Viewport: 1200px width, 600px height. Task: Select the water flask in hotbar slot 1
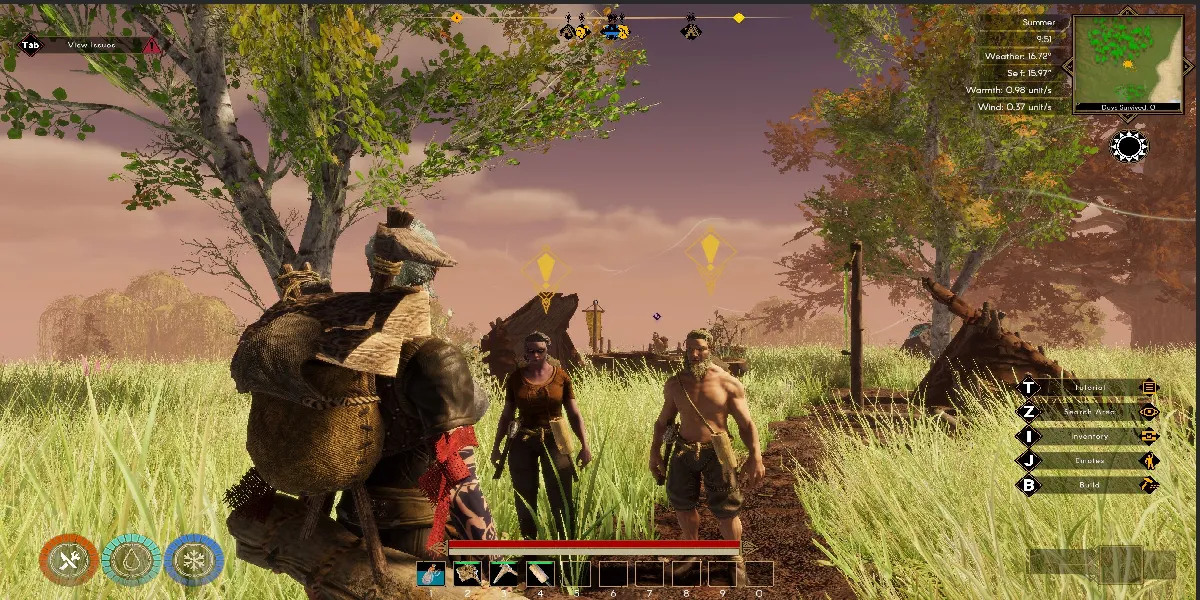click(x=431, y=574)
